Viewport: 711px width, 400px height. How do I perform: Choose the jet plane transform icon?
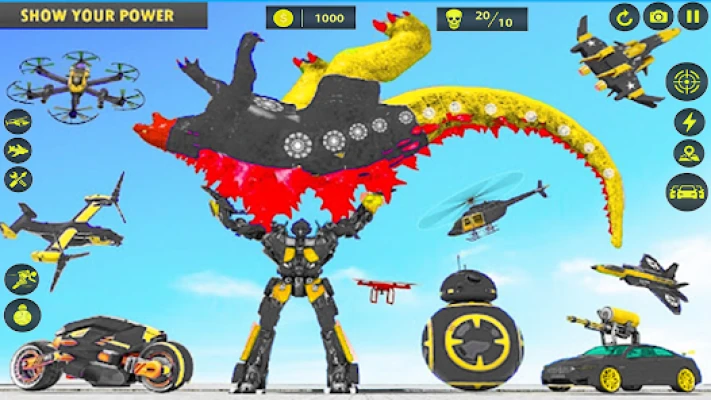(18, 150)
